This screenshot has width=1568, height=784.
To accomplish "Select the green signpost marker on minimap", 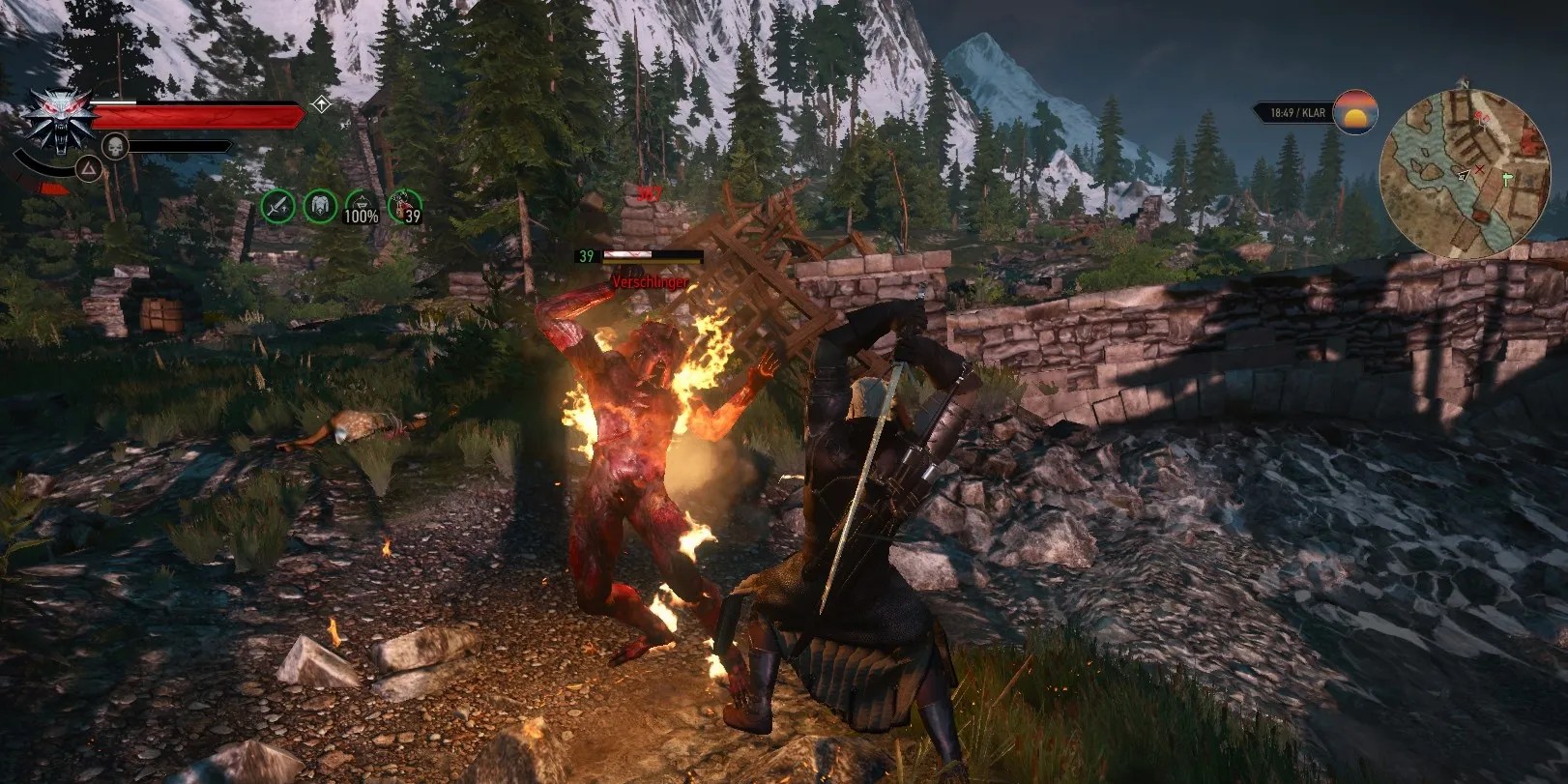I will (1507, 178).
